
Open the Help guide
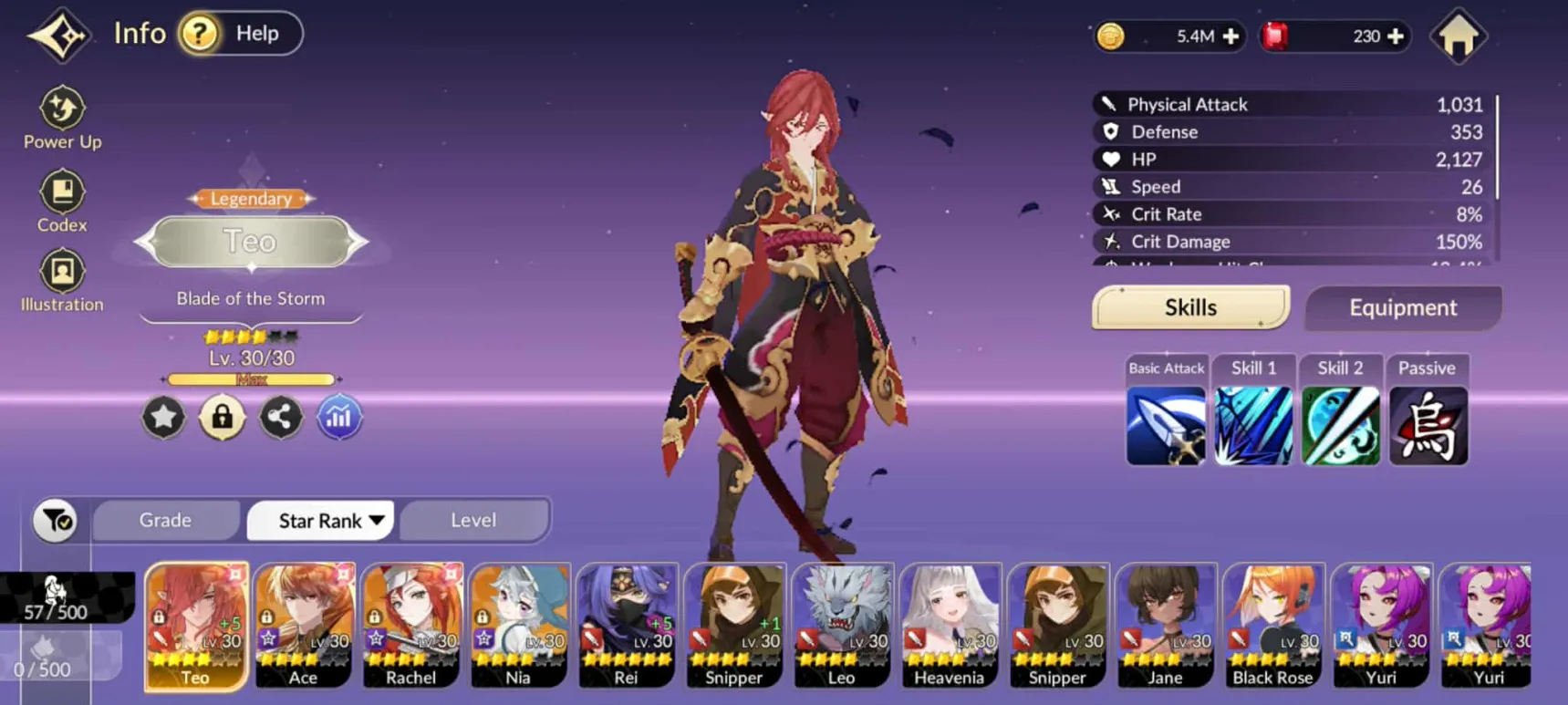pyautogui.click(x=241, y=34)
